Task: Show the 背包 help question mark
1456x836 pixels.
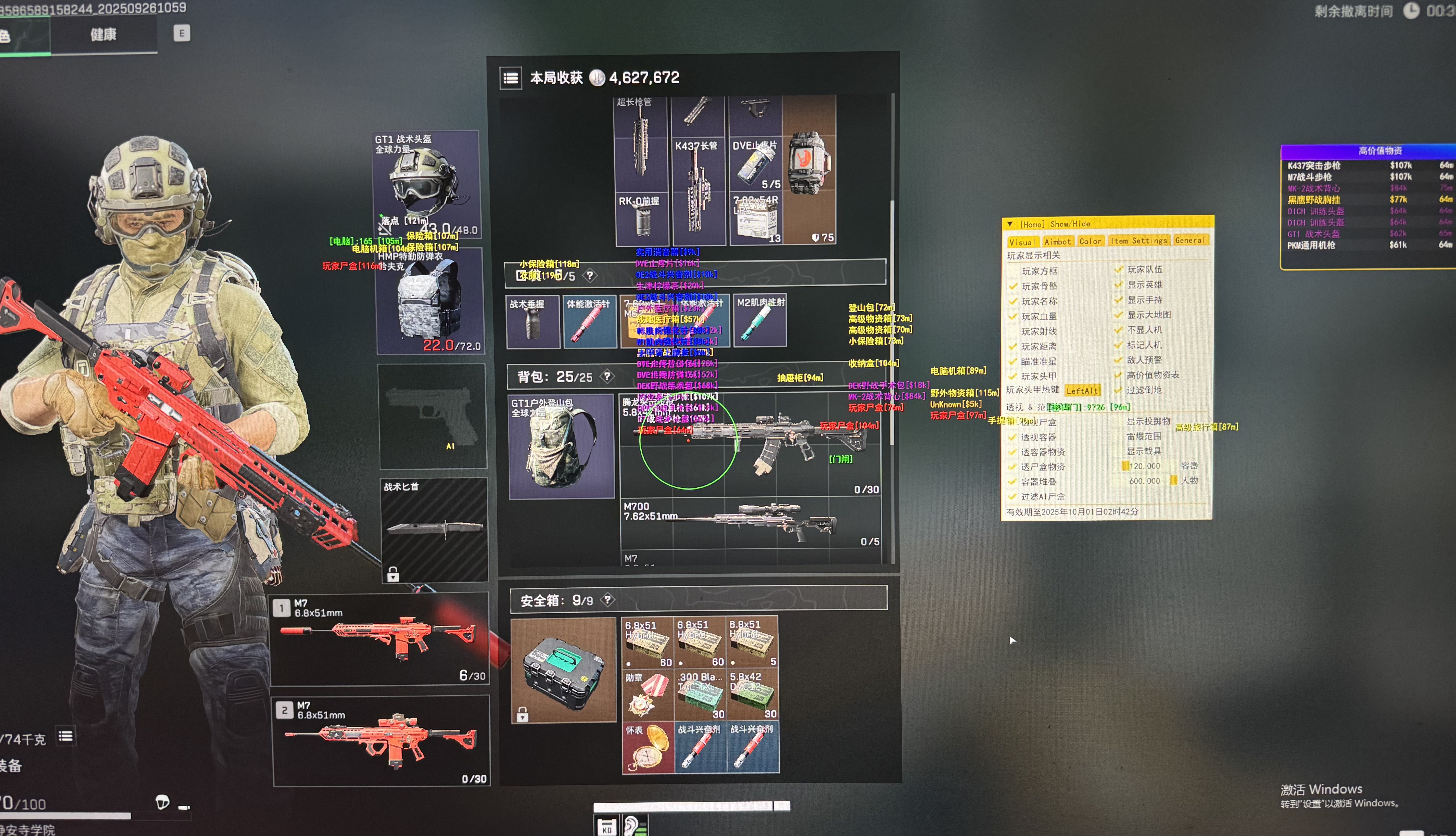Action: [x=606, y=377]
